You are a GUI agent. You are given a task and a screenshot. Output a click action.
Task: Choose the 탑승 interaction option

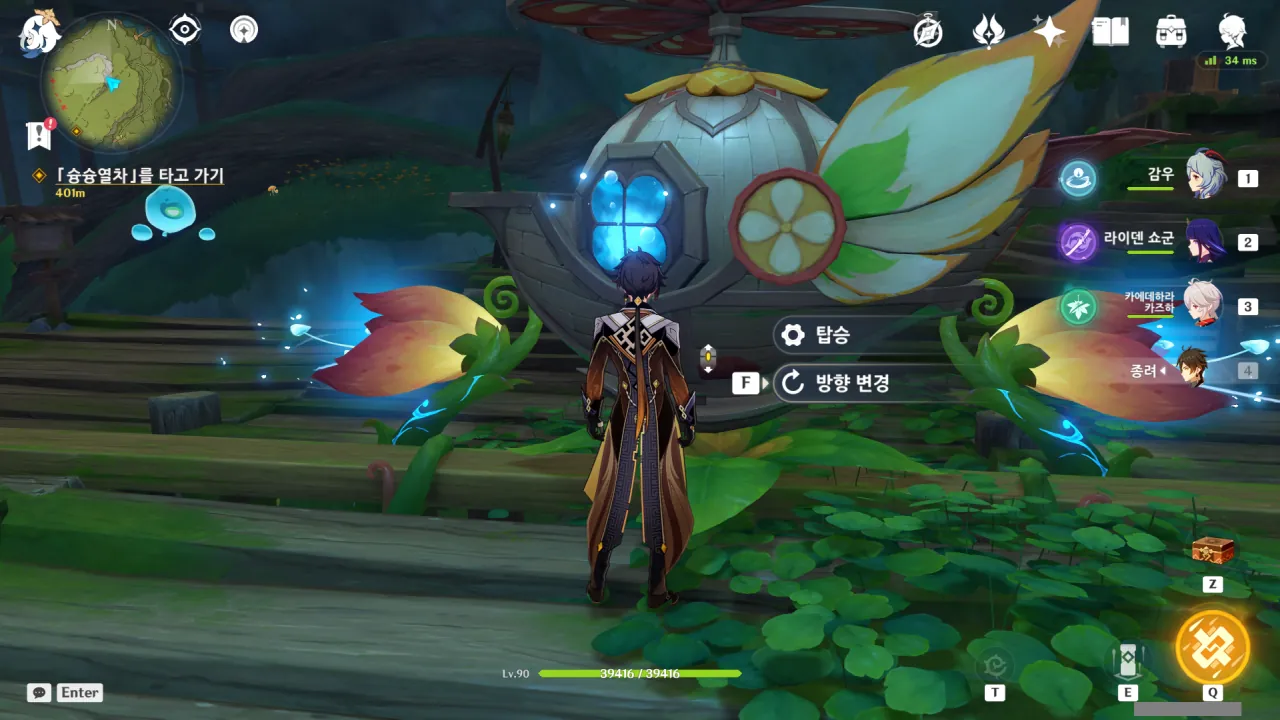831,335
